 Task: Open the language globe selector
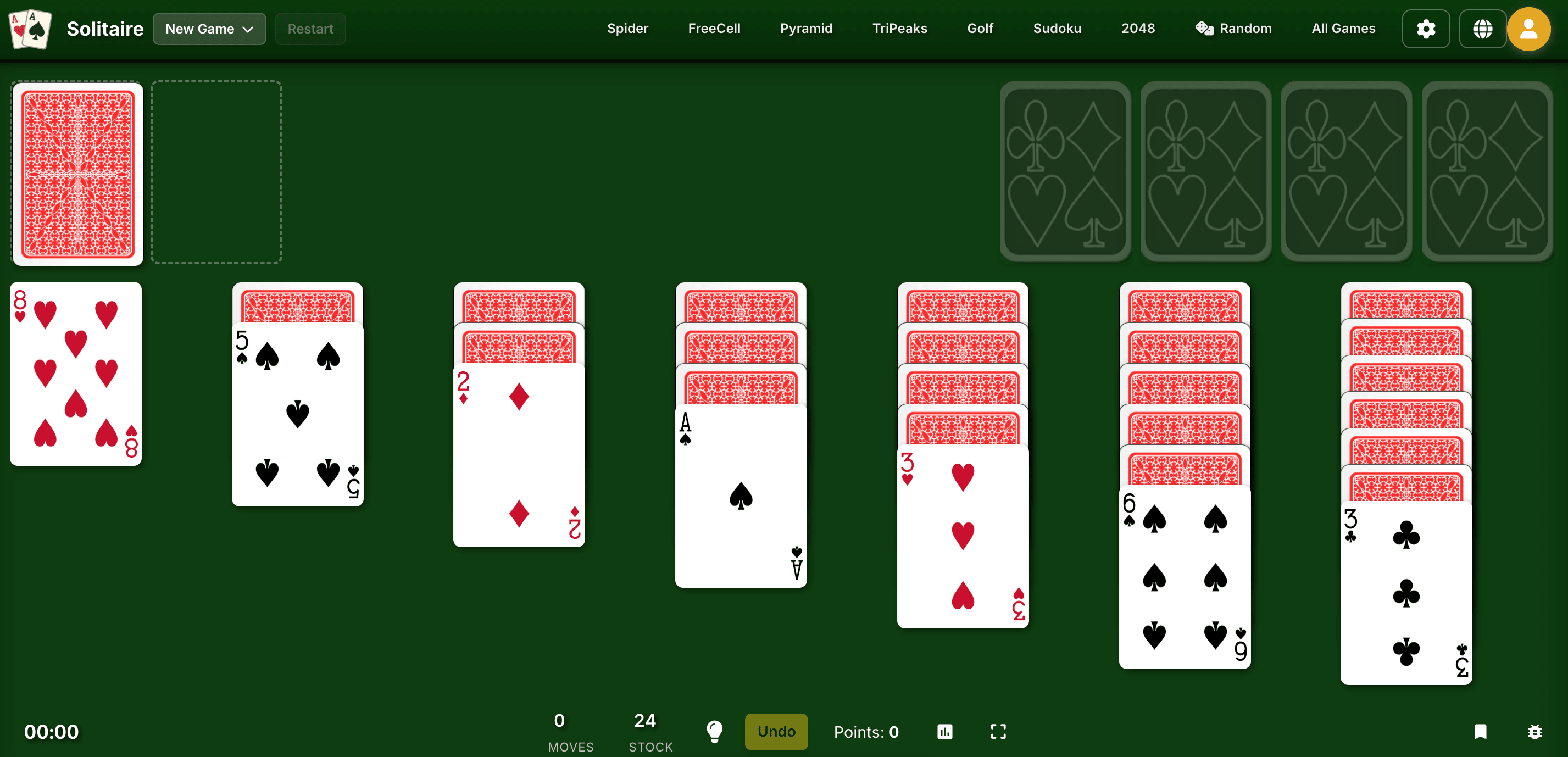tap(1483, 28)
